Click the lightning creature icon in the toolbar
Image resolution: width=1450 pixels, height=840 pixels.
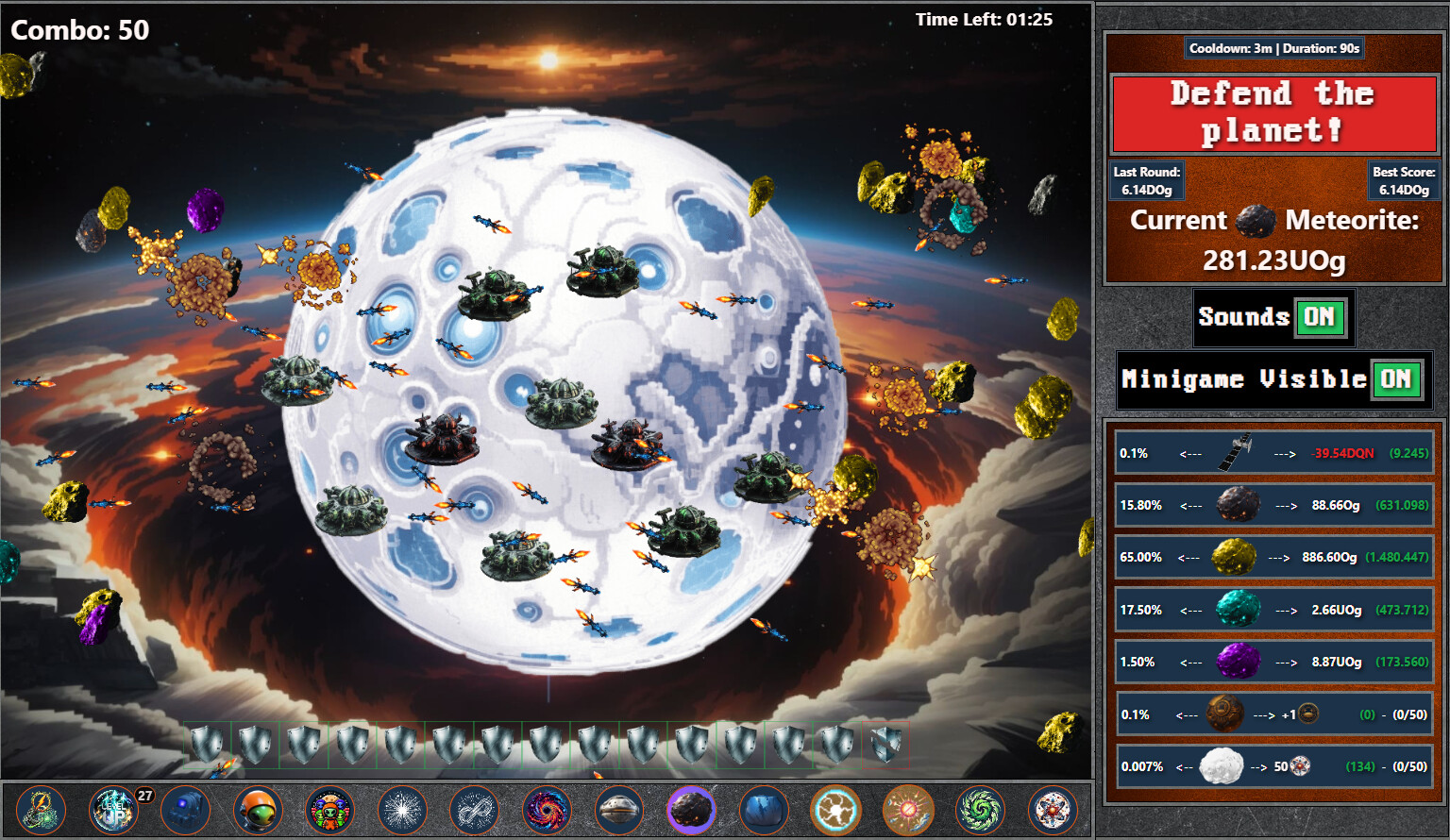(40, 809)
